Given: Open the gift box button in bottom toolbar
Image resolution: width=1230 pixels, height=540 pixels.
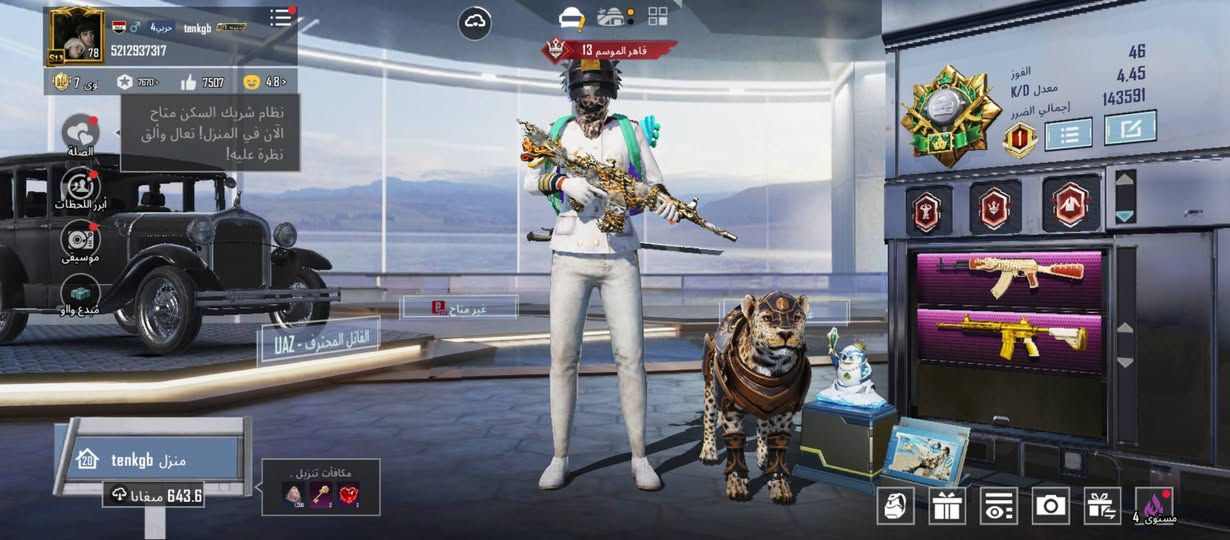Looking at the screenshot, I should coord(946,505).
